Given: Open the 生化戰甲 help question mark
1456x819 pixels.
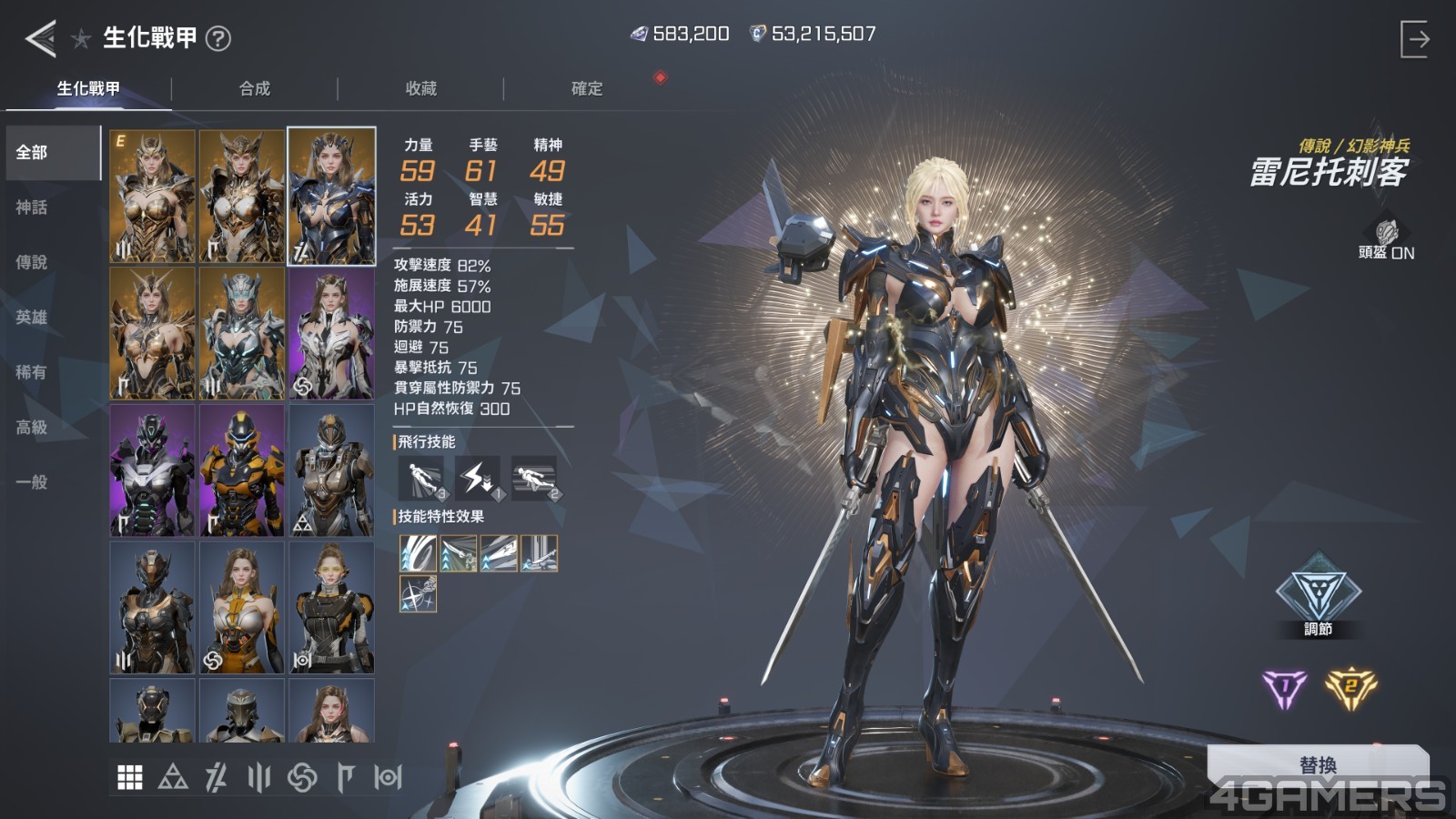Looking at the screenshot, I should 218,38.
